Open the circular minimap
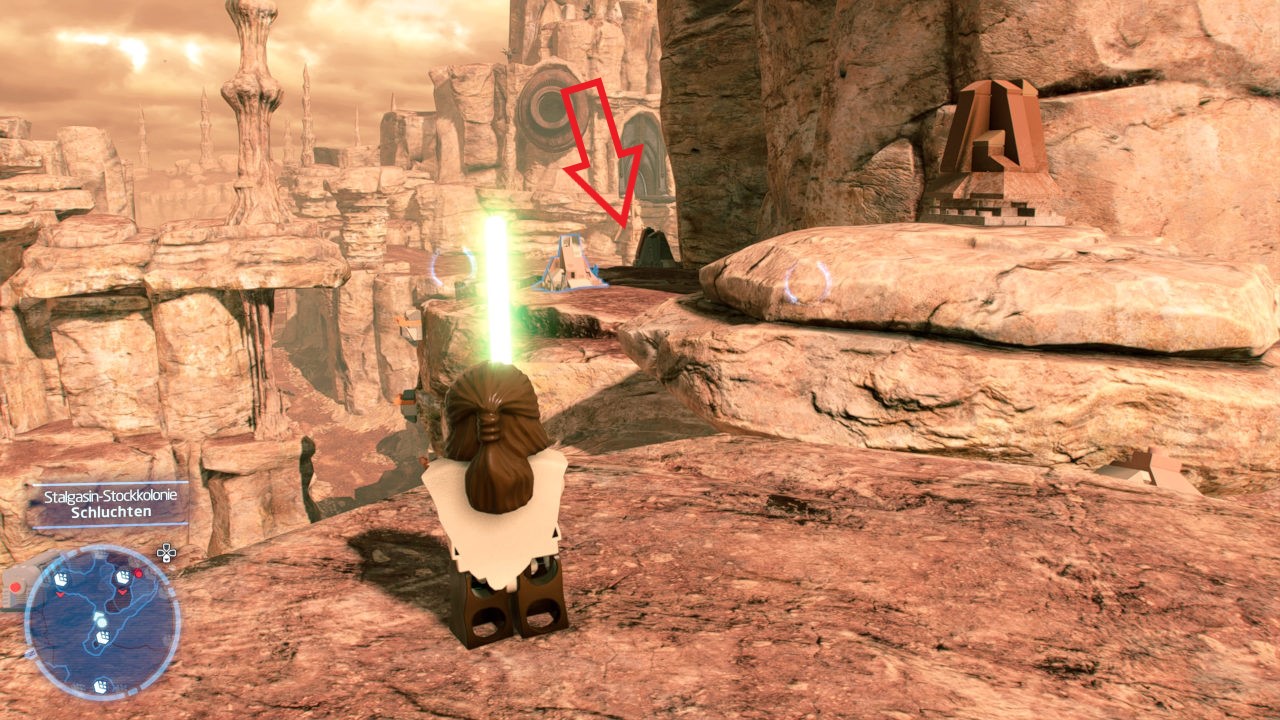The image size is (1280, 720). (102, 622)
